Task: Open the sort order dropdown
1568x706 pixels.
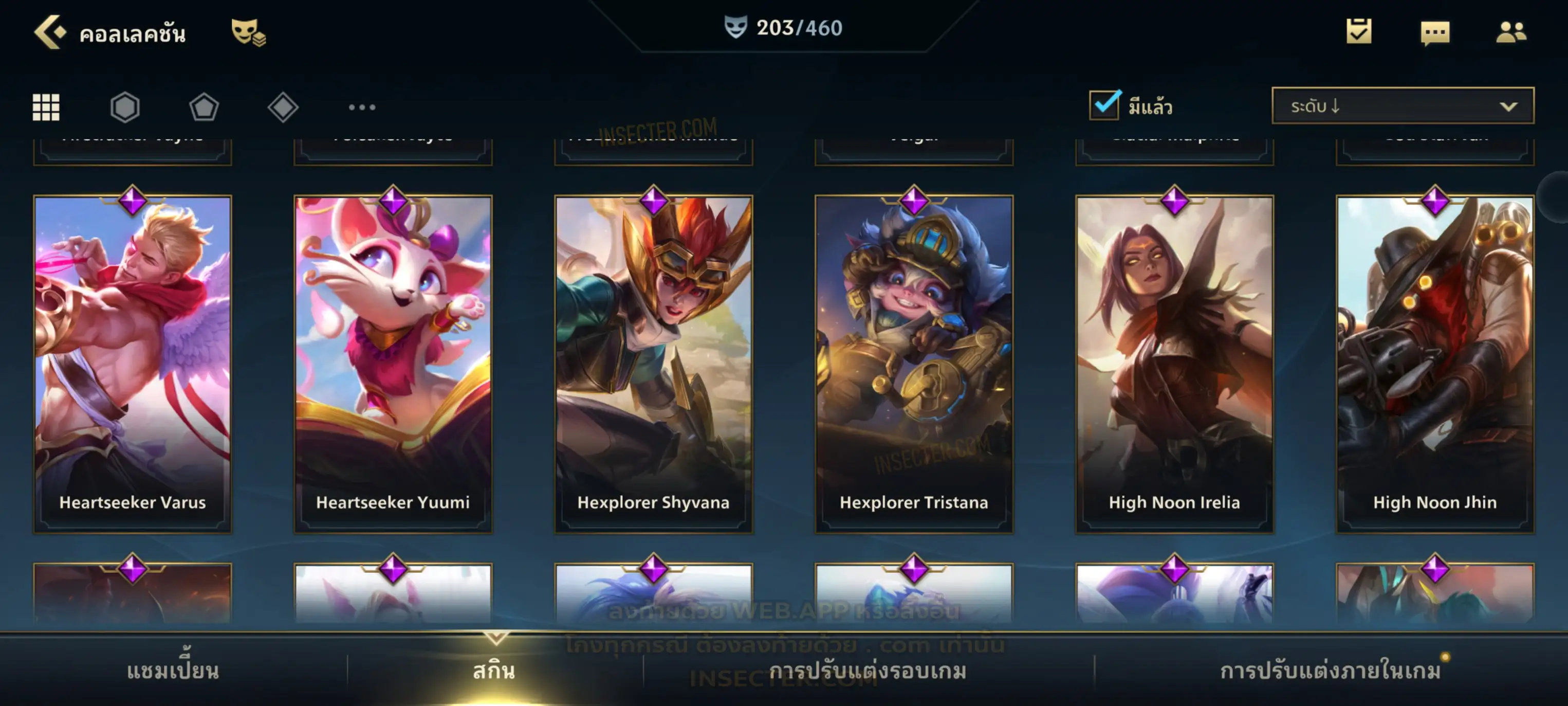Action: 1402,106
